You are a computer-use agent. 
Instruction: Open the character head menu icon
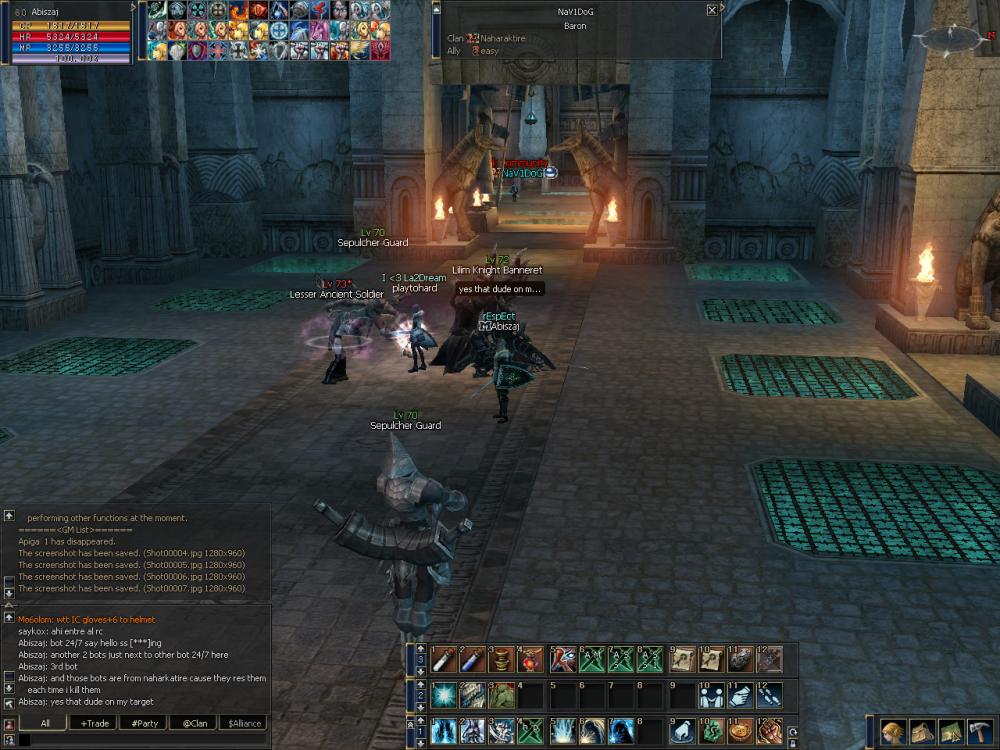coord(892,731)
